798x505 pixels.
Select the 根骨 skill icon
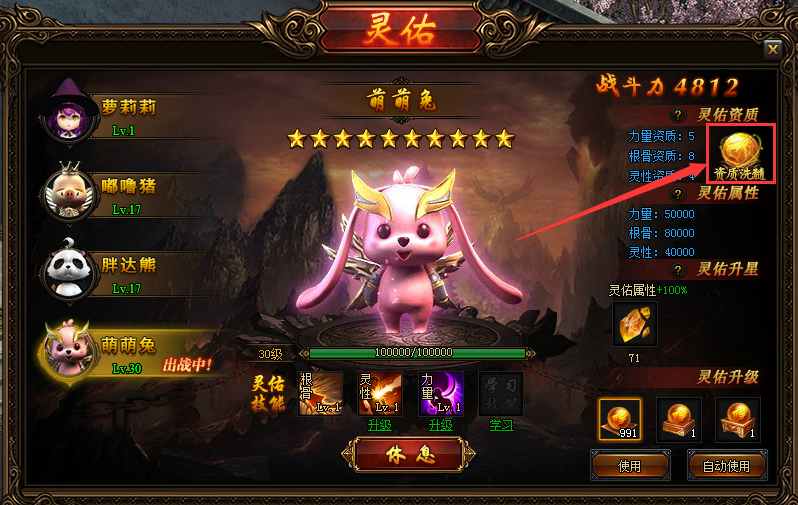(x=320, y=391)
